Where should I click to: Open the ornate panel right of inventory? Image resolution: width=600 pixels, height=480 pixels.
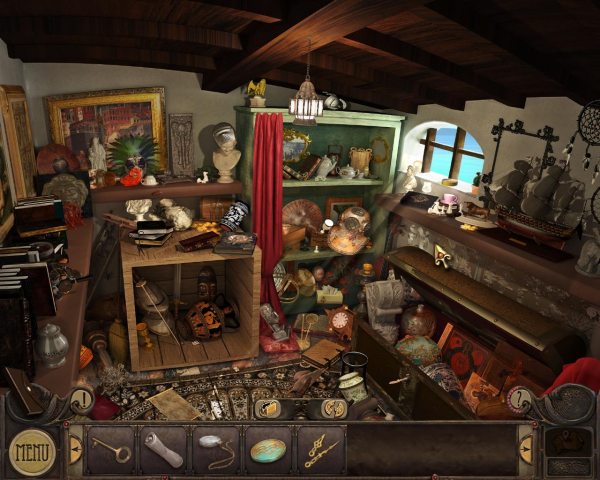coord(566,448)
